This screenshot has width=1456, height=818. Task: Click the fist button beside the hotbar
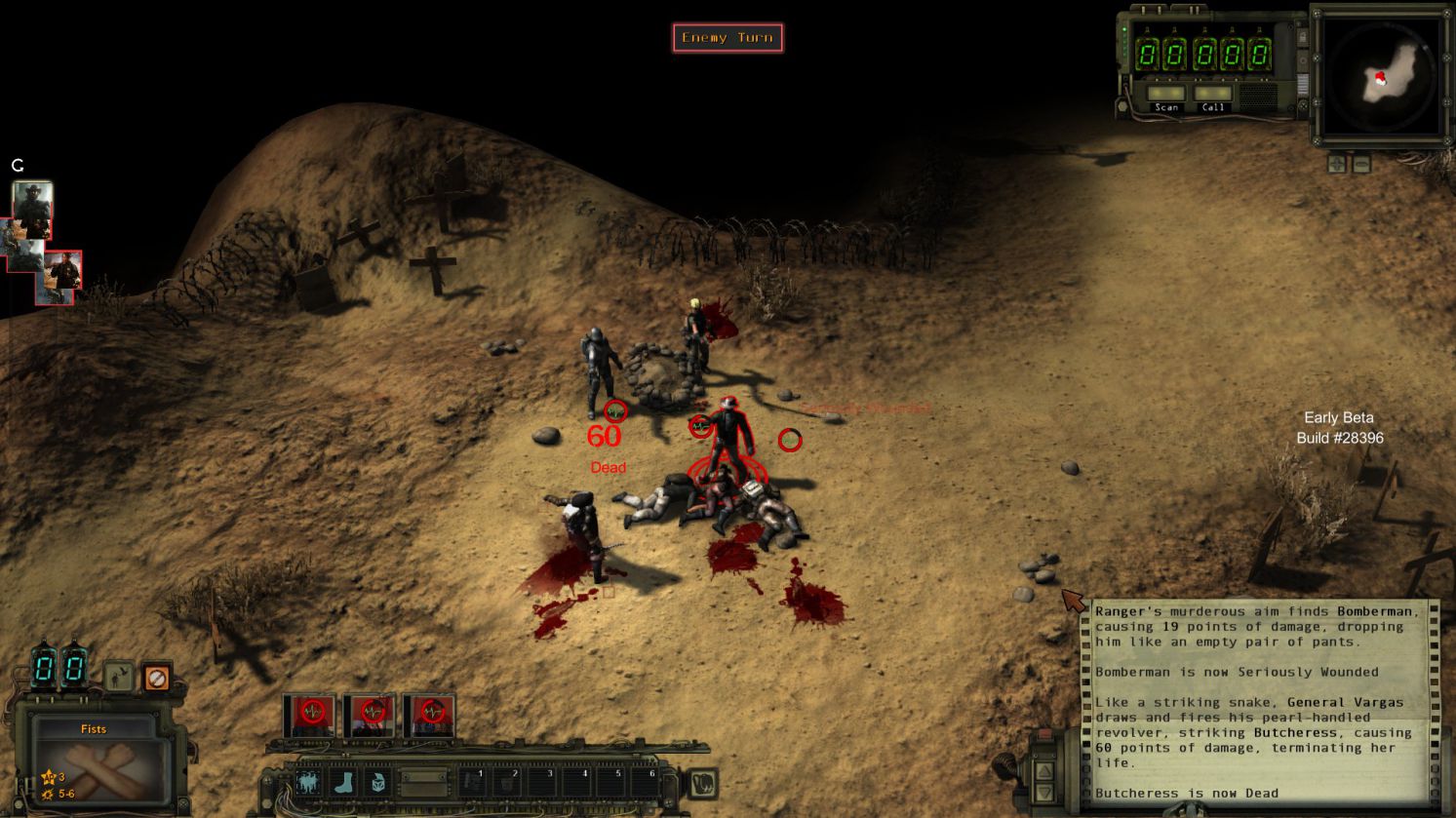click(701, 782)
